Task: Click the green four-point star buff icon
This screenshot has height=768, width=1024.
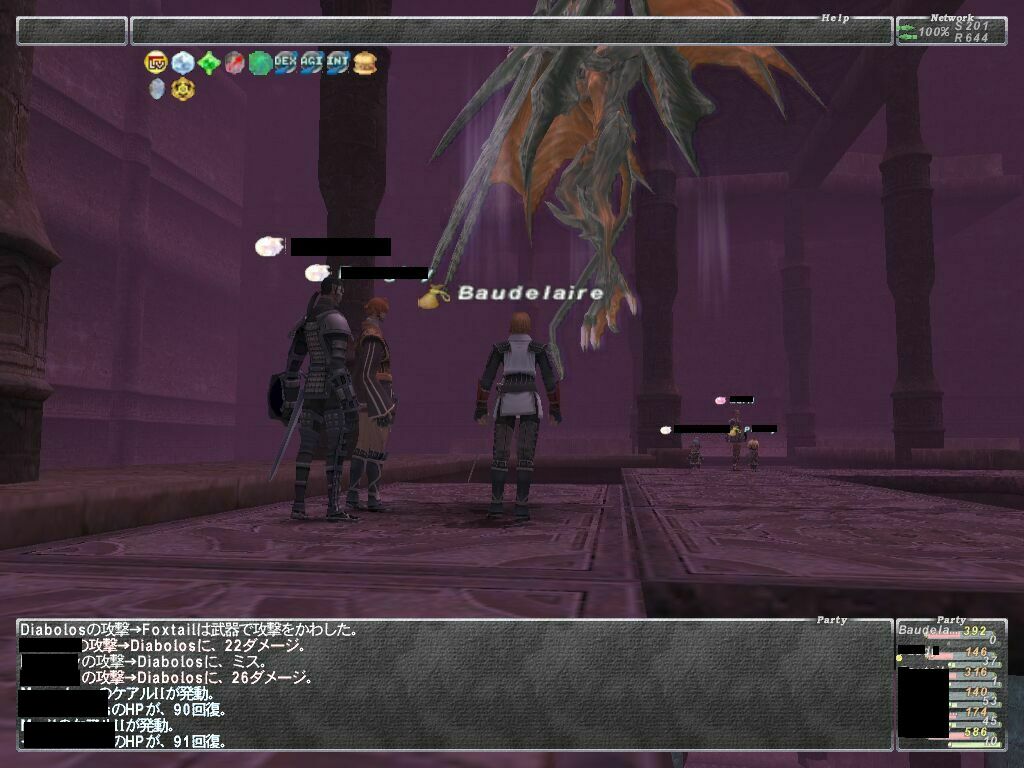Action: (x=208, y=63)
